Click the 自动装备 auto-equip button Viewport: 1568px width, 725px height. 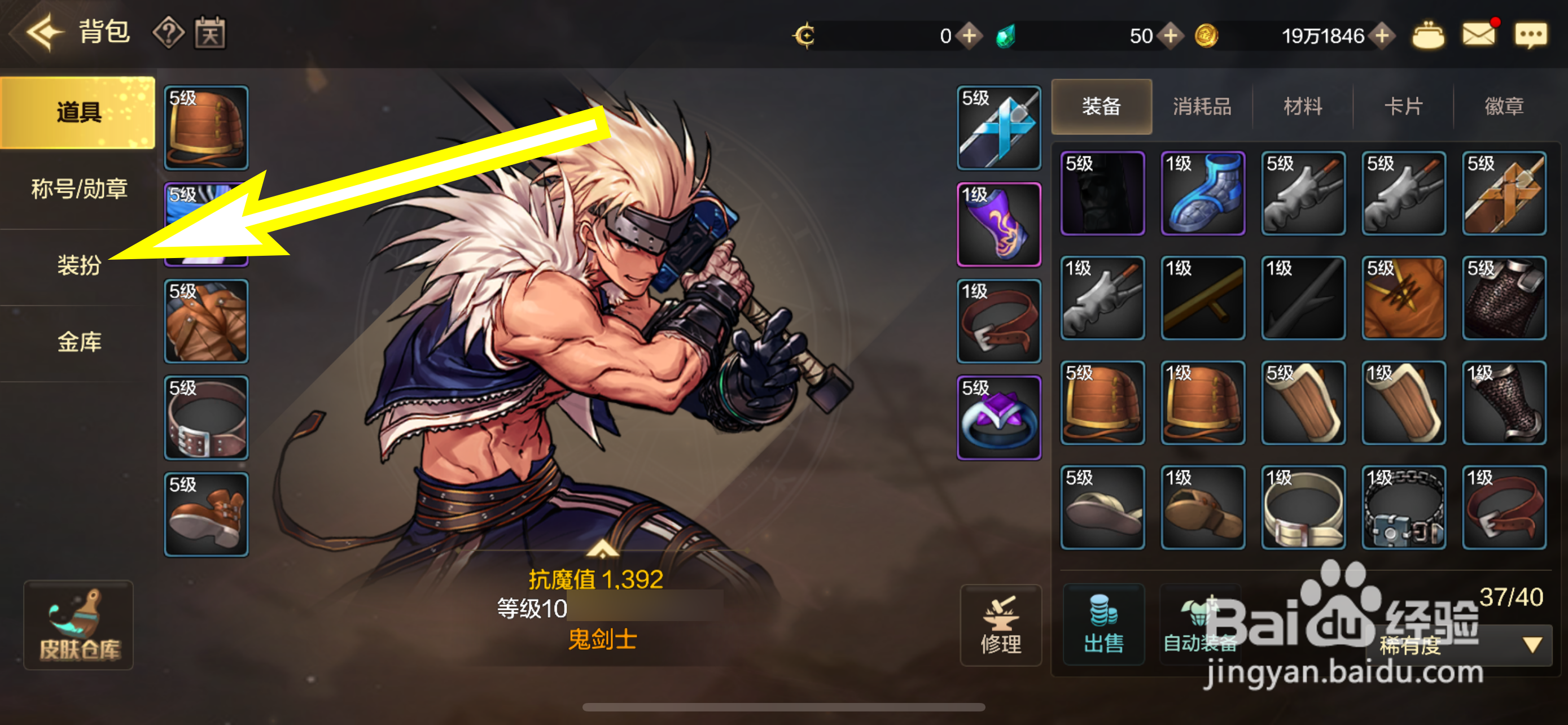pos(1200,625)
